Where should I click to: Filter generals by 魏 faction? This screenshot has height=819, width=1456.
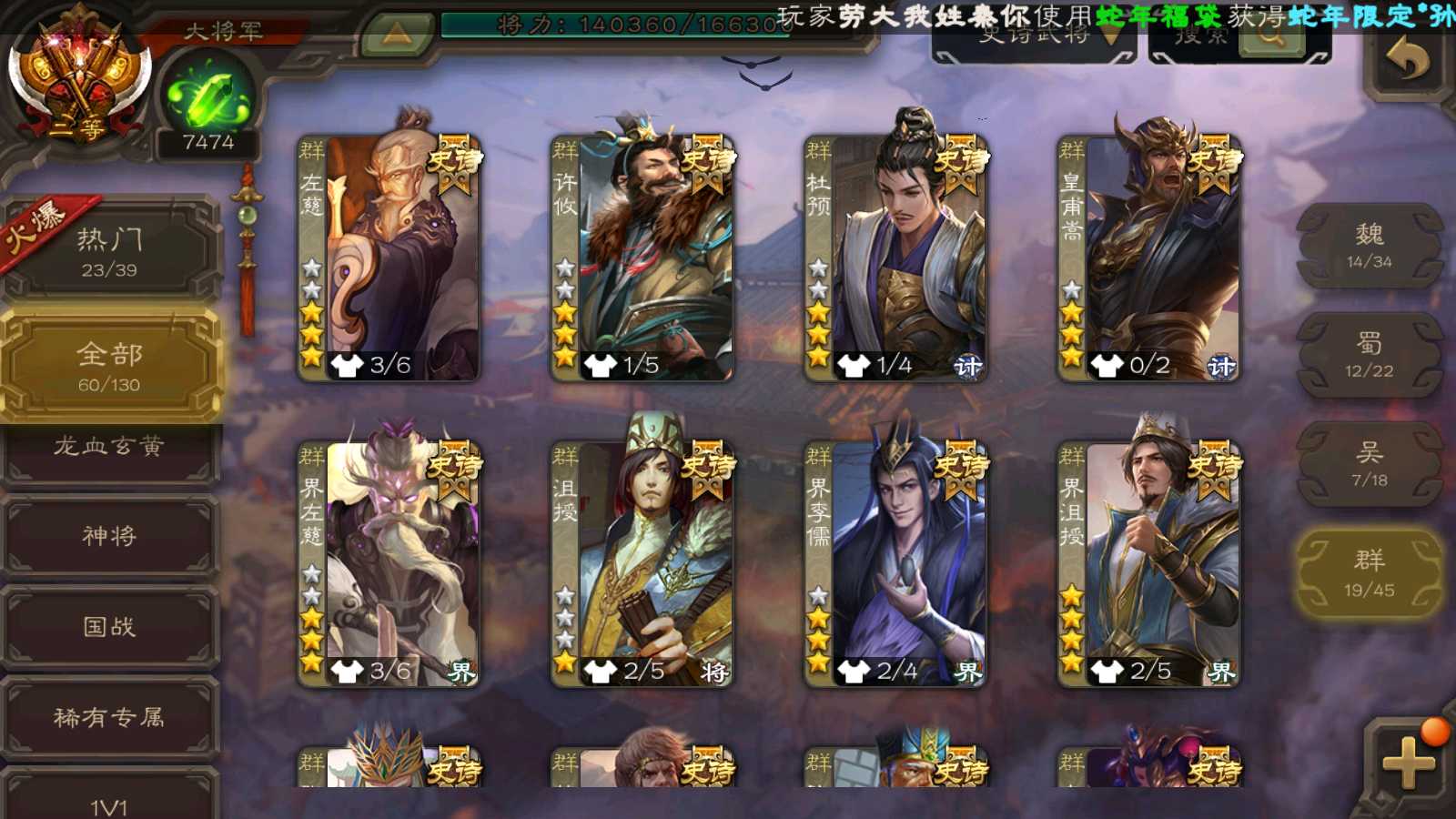tap(1369, 246)
